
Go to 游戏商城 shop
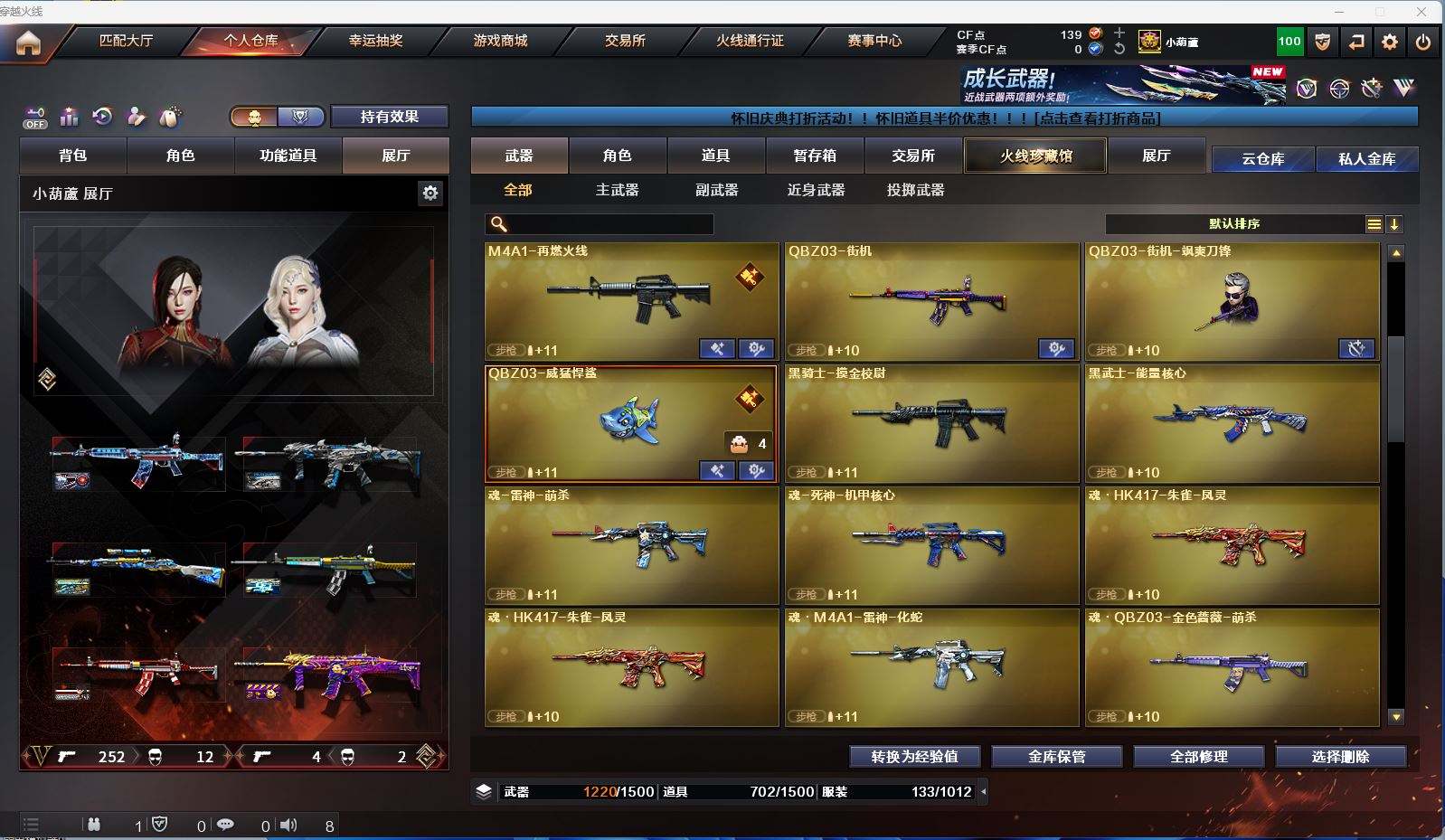500,41
